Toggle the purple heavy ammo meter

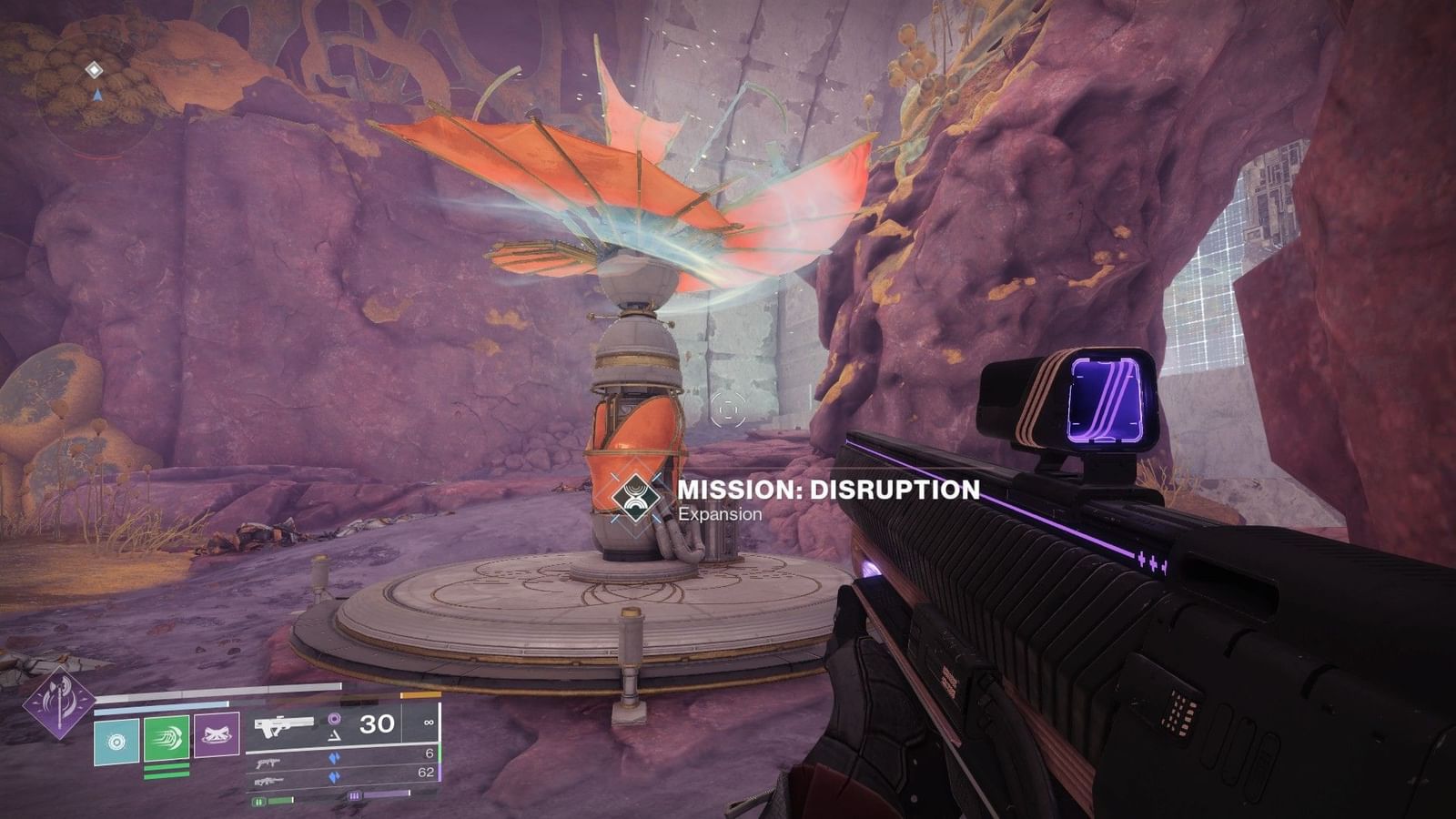point(378,796)
